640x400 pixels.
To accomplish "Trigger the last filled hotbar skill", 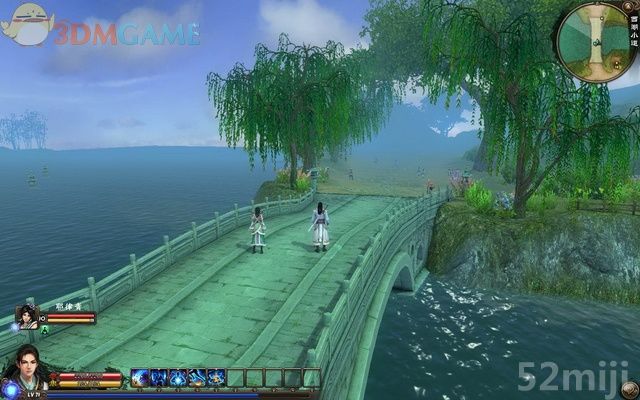I will (216, 378).
